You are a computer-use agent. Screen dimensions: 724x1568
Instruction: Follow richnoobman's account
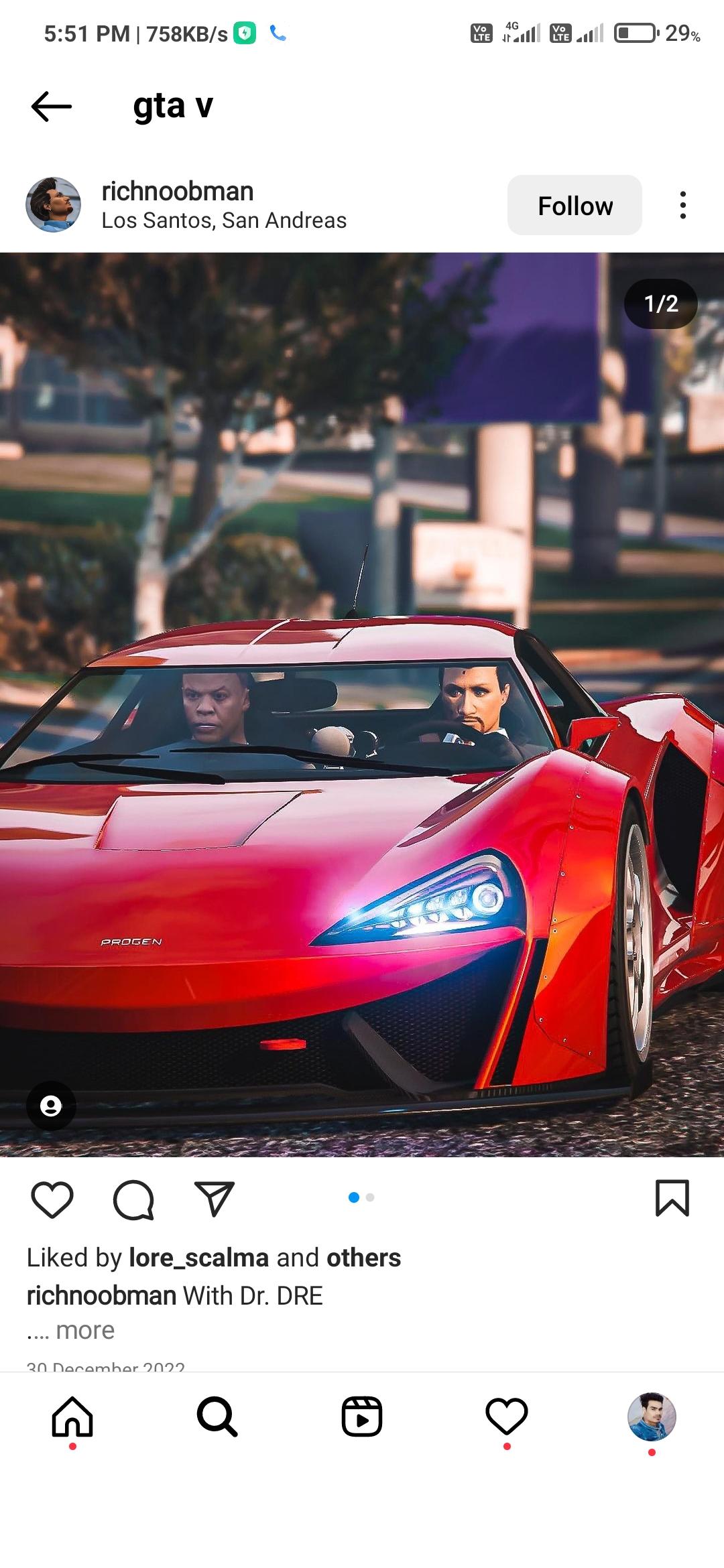(575, 206)
